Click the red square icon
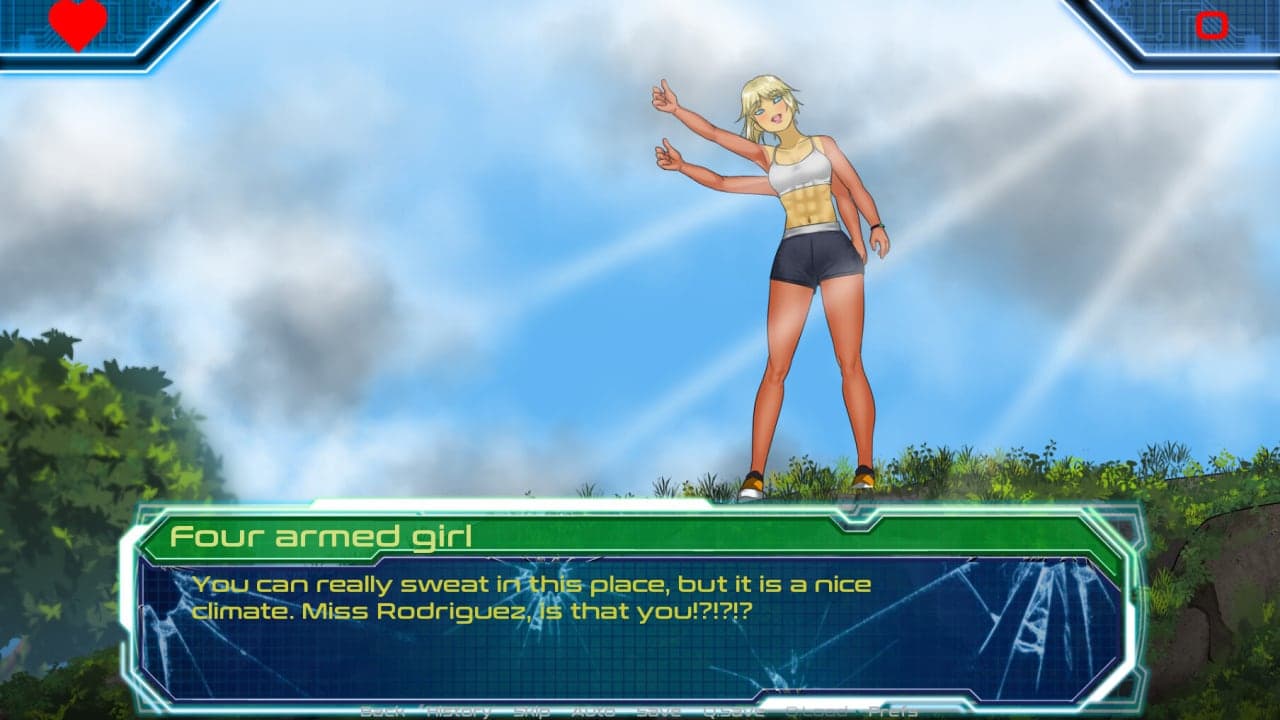This screenshot has height=720, width=1280. [x=1211, y=25]
